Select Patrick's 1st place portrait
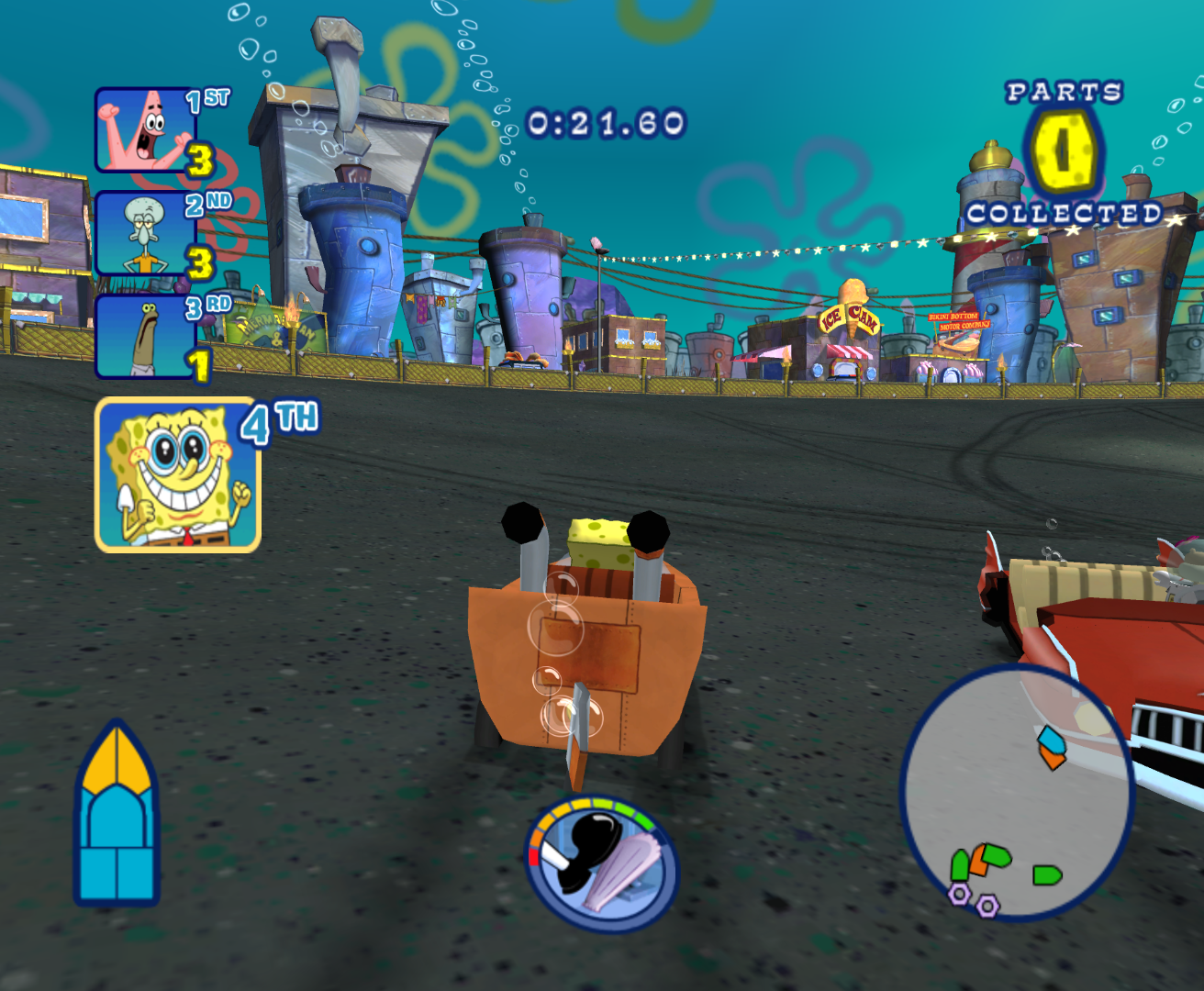This screenshot has height=991, width=1204. 142,130
